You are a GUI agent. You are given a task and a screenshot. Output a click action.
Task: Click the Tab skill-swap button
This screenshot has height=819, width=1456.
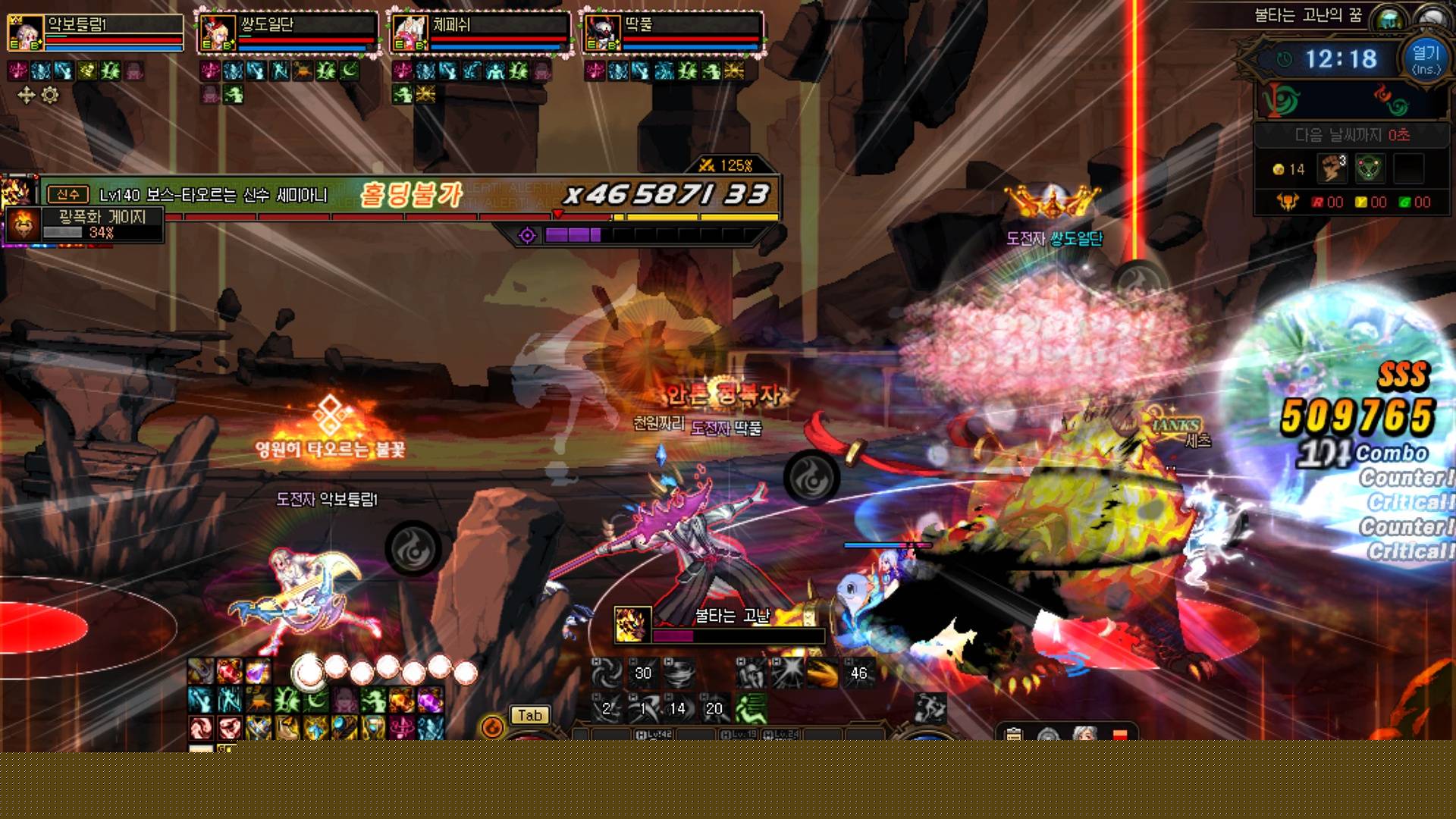pos(529,715)
